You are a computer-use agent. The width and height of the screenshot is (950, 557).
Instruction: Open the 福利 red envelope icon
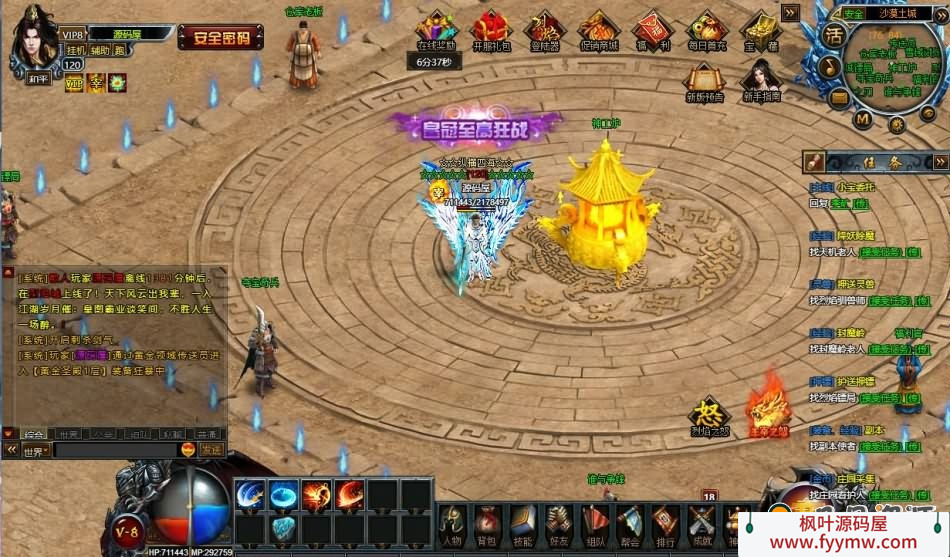652,29
